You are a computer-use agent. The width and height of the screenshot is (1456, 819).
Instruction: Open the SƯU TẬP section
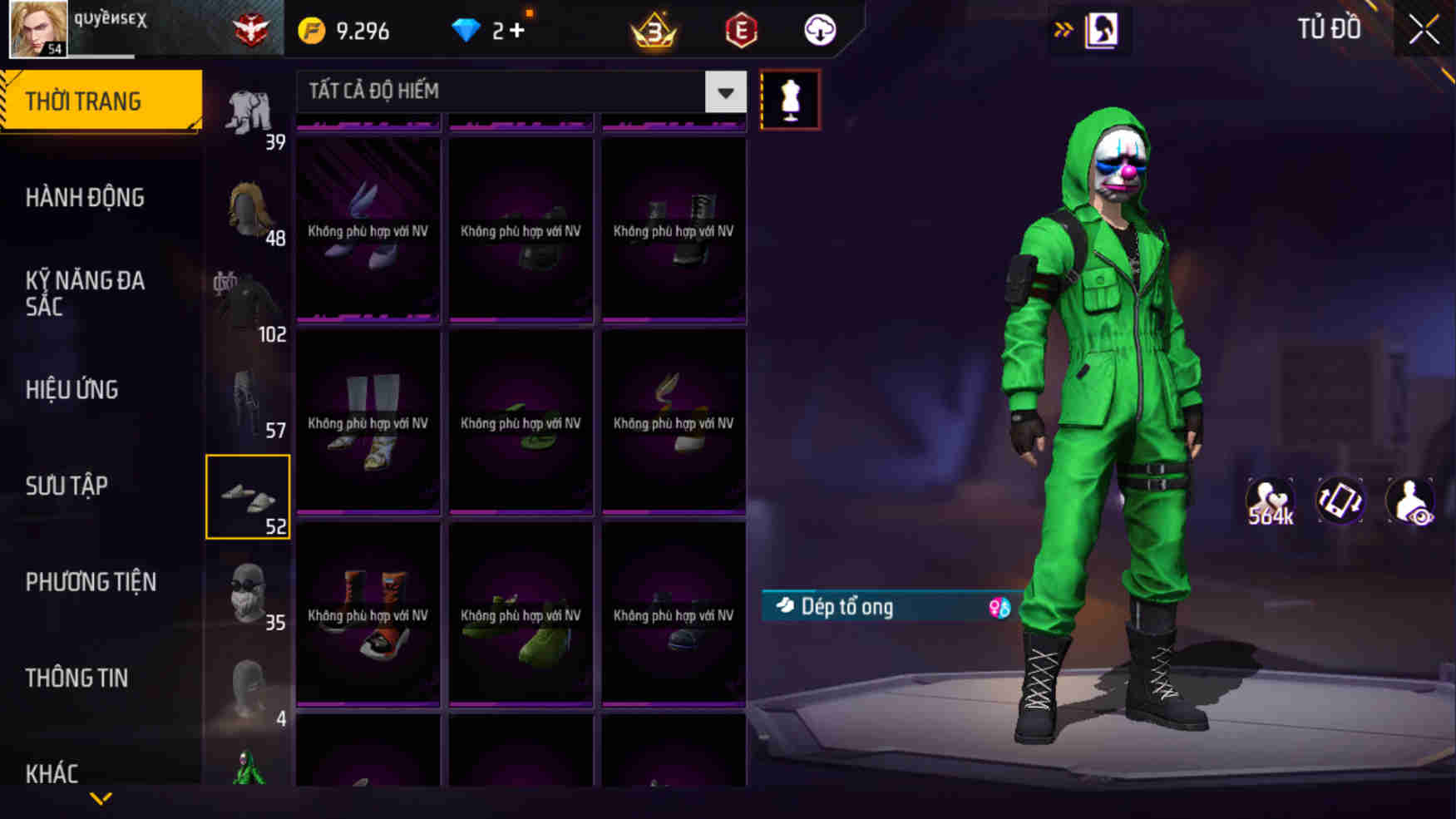[x=68, y=485]
